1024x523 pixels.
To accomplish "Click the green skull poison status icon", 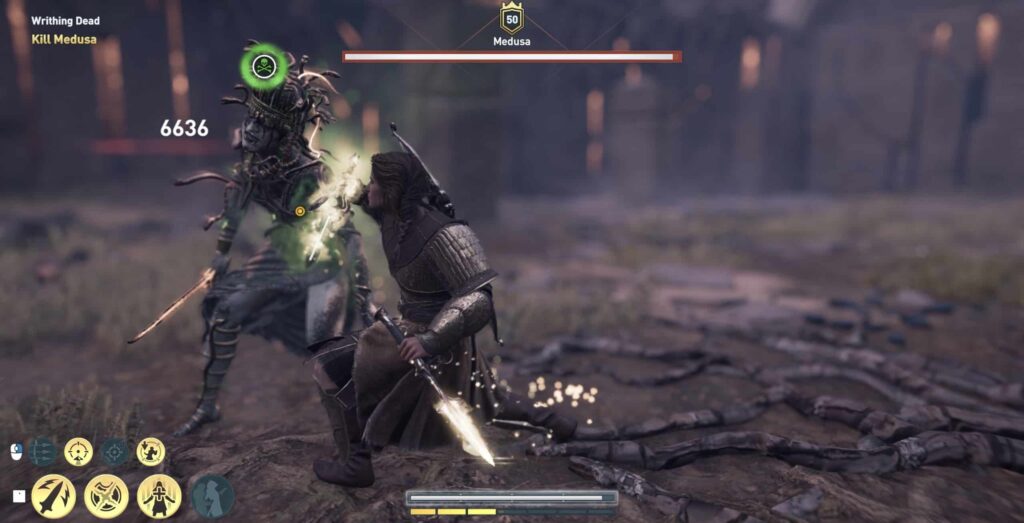I will pos(264,67).
